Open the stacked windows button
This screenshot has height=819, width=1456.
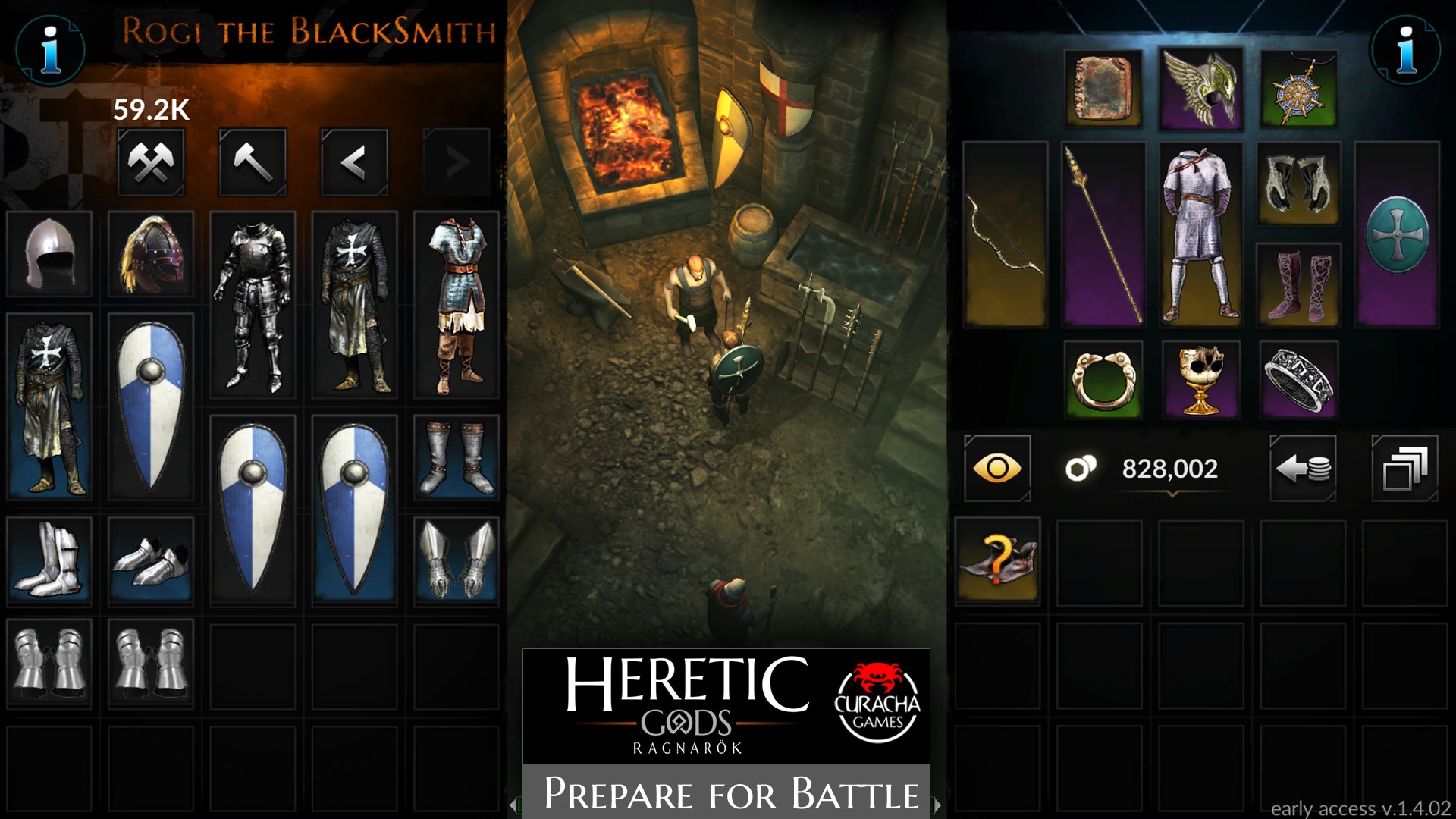[x=1404, y=468]
